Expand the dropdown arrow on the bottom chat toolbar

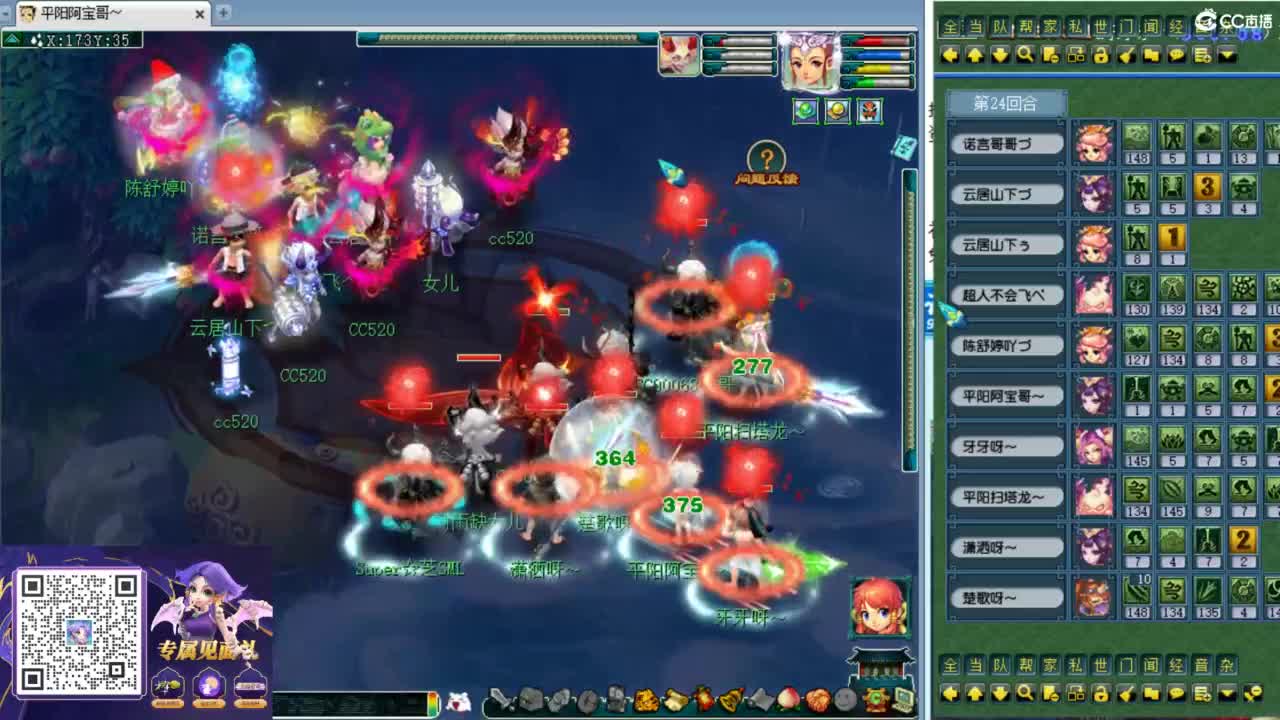pos(1227,692)
